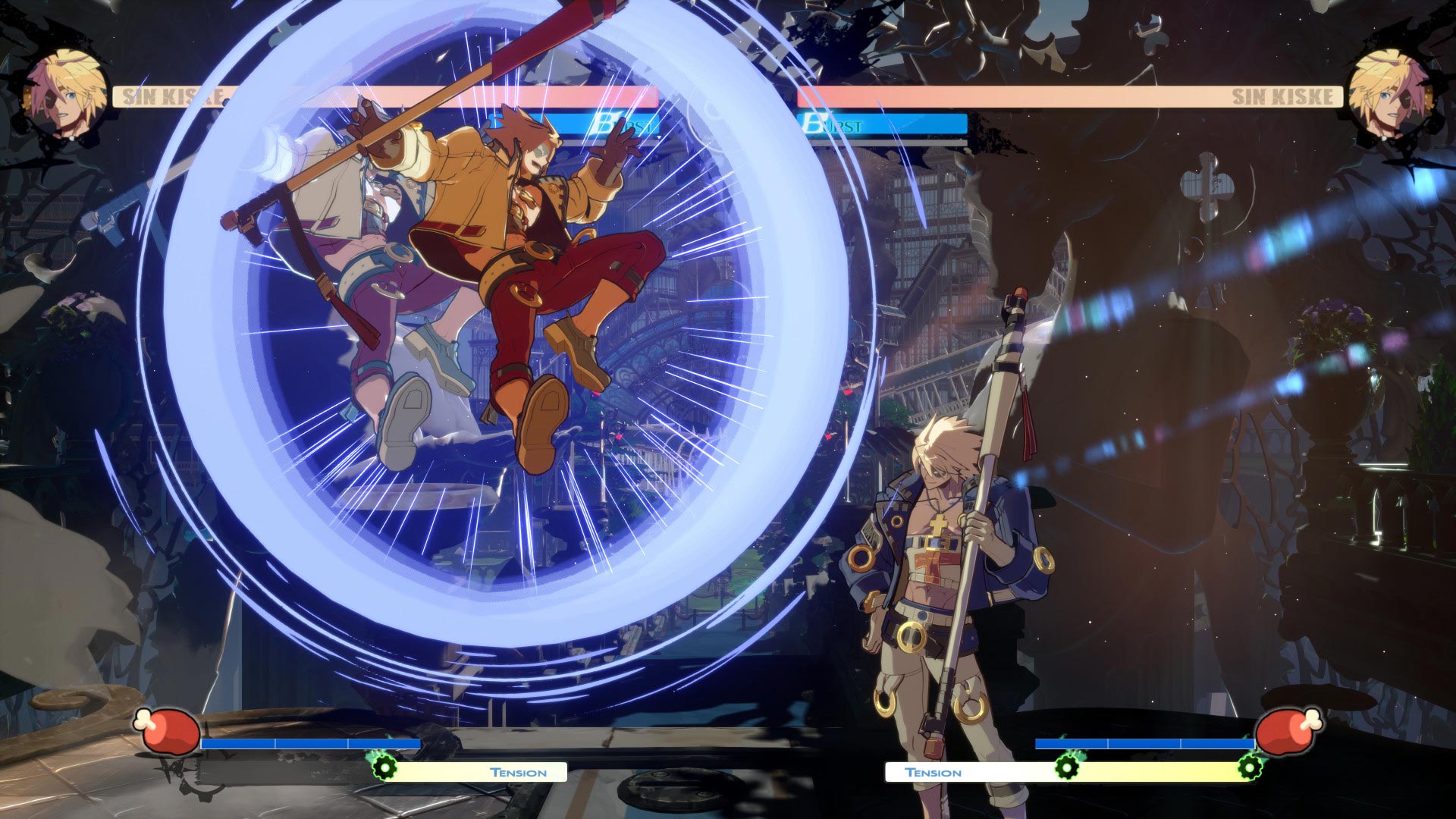1456x819 pixels.
Task: Expand the left player health bar display
Action: 455,95
